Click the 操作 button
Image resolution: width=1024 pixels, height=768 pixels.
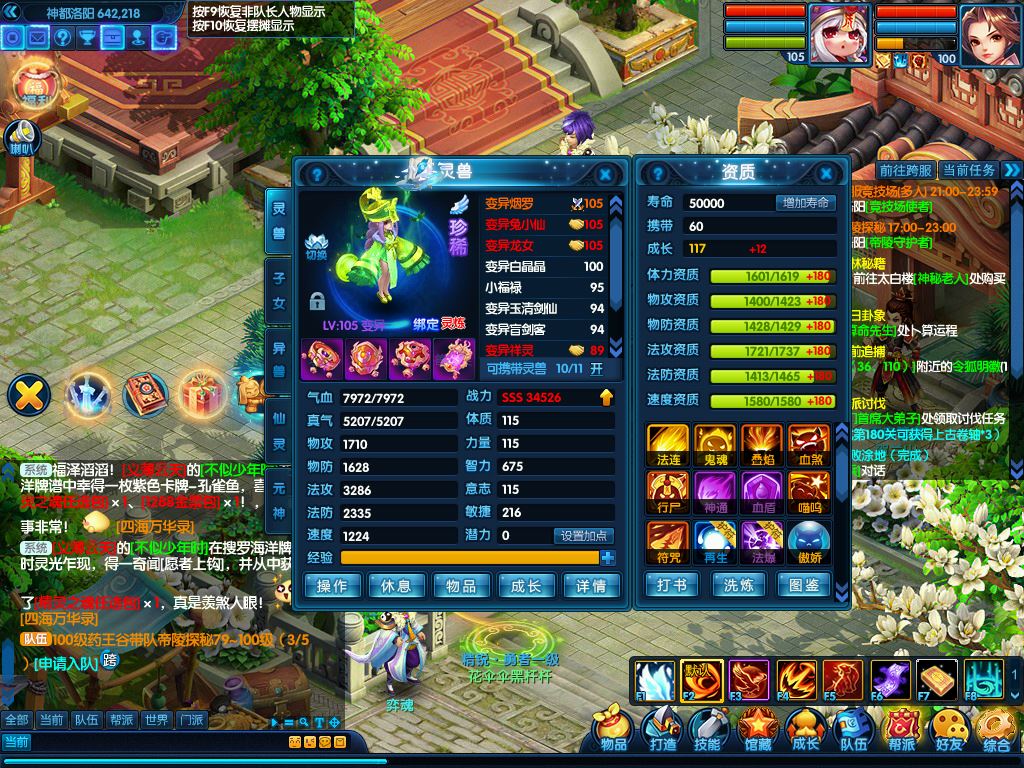point(332,586)
